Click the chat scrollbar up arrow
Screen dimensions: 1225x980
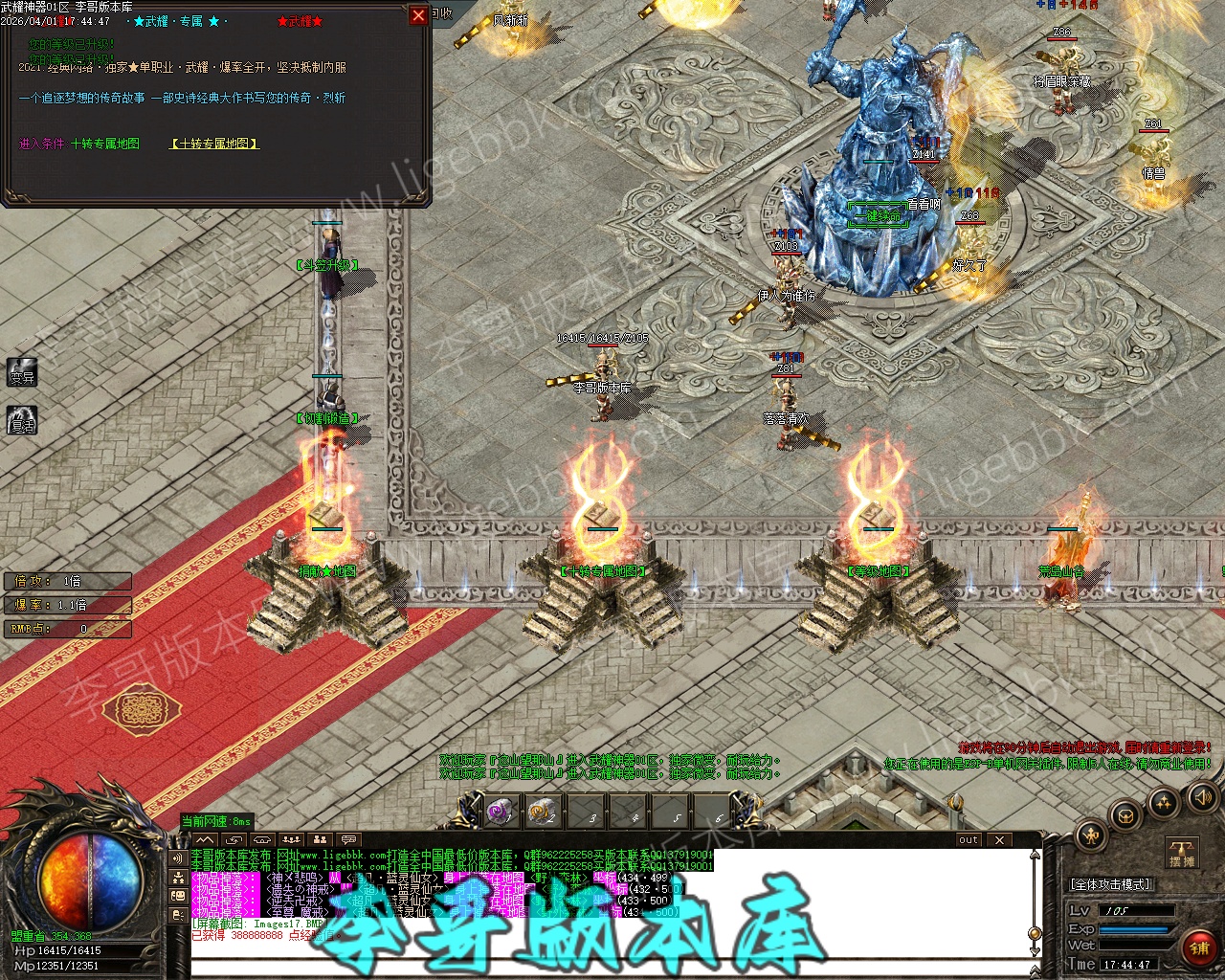coord(1035,854)
